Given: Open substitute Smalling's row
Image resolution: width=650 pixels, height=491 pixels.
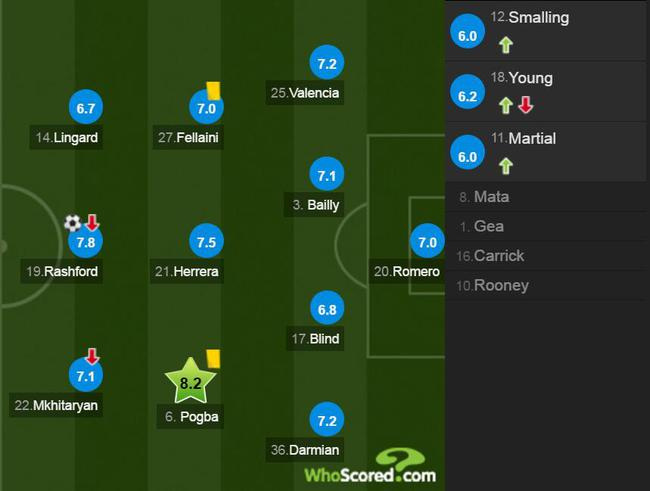Looking at the screenshot, I should (x=546, y=31).
